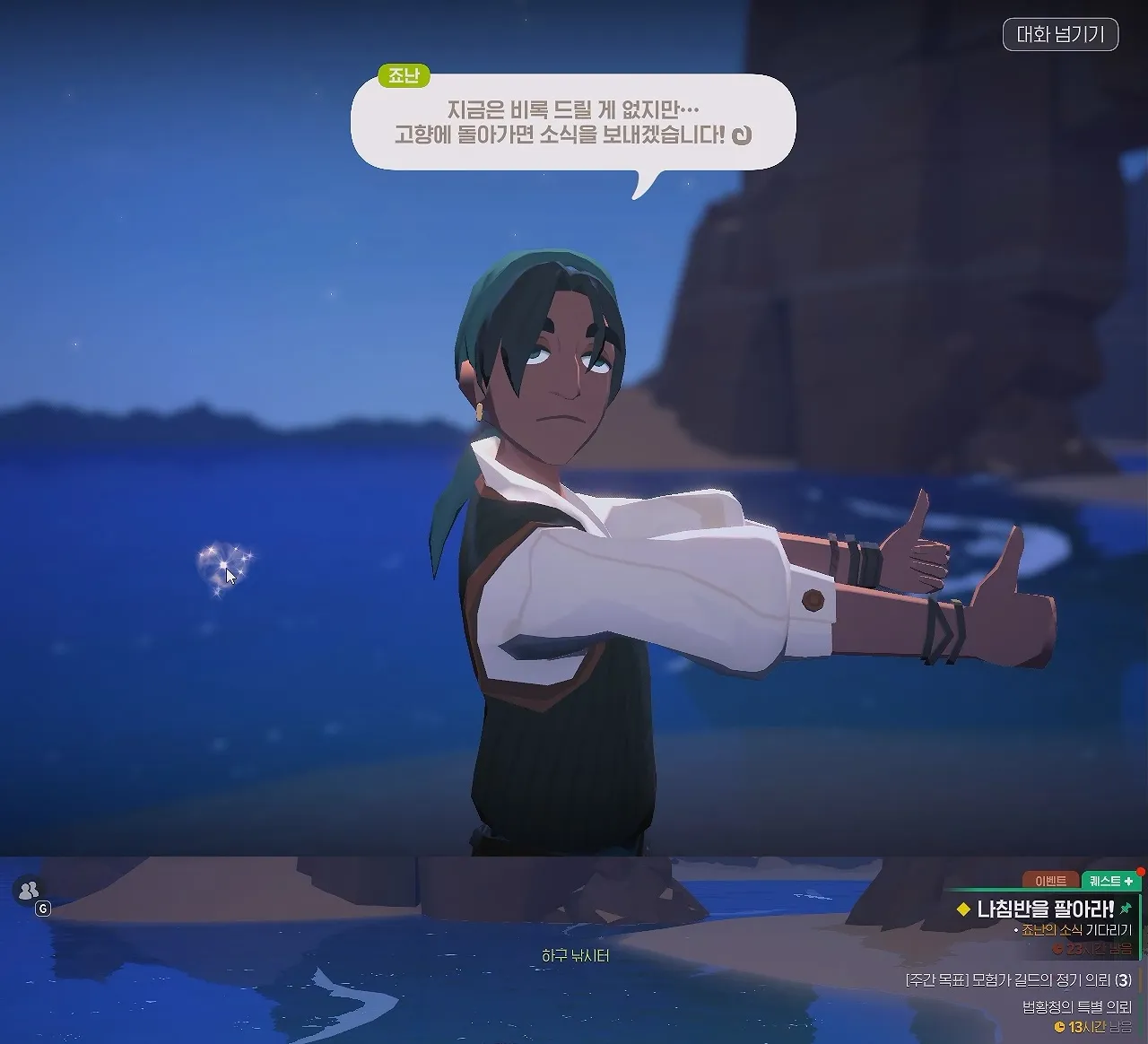Expand the 모험가 길드의 정기 의뢰 quest entry

(x=1019, y=980)
